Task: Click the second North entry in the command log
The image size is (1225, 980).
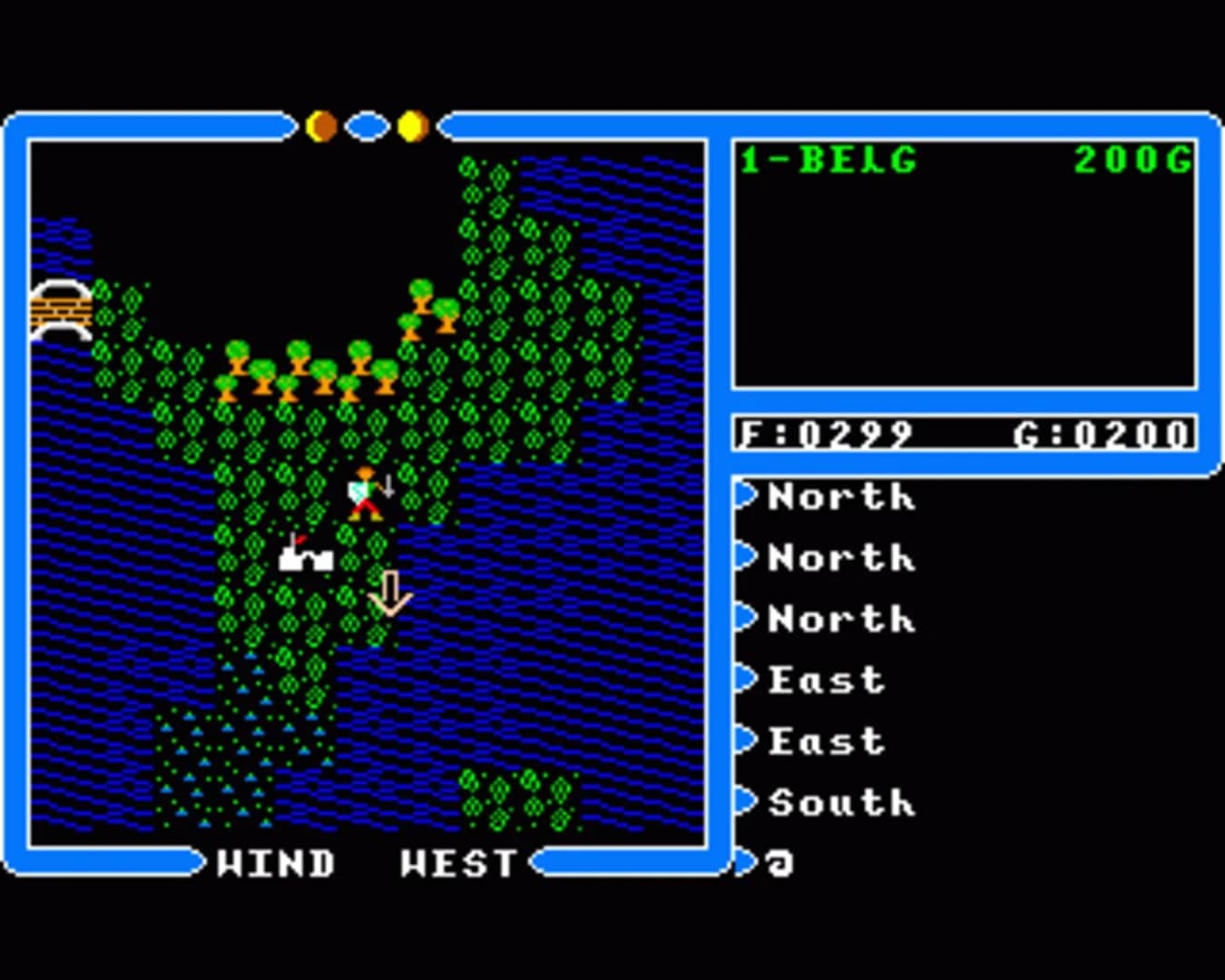Action: click(839, 559)
